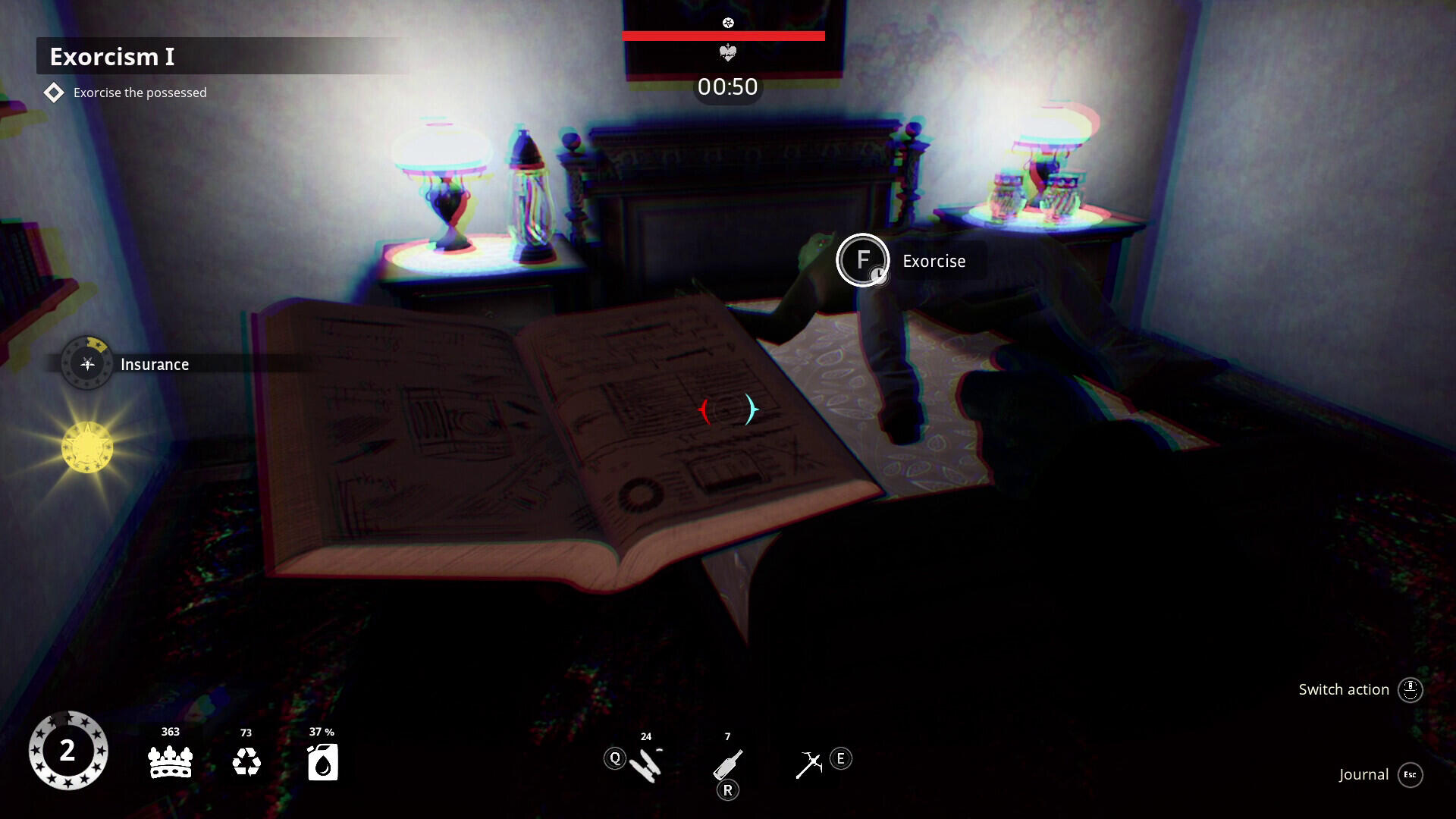Click the pentagram icon above the possession bar
Image resolution: width=1456 pixels, height=819 pixels.
click(x=729, y=22)
